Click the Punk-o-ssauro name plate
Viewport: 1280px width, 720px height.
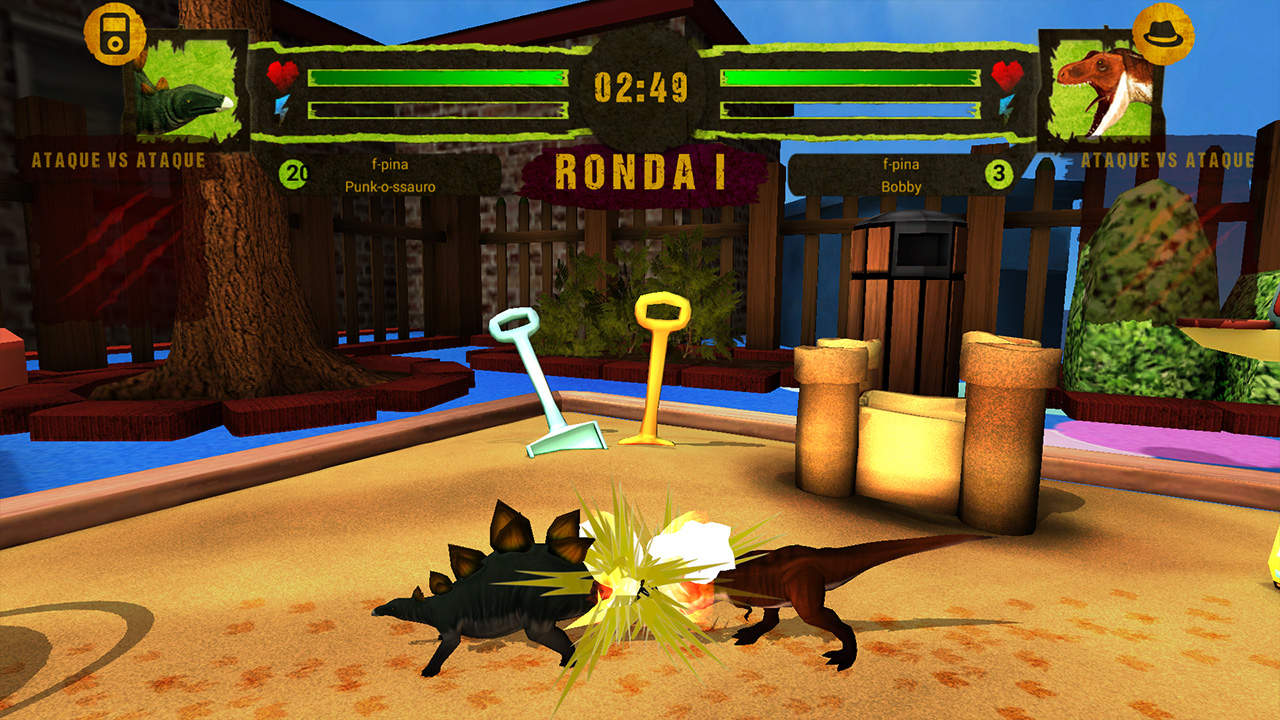click(x=390, y=176)
